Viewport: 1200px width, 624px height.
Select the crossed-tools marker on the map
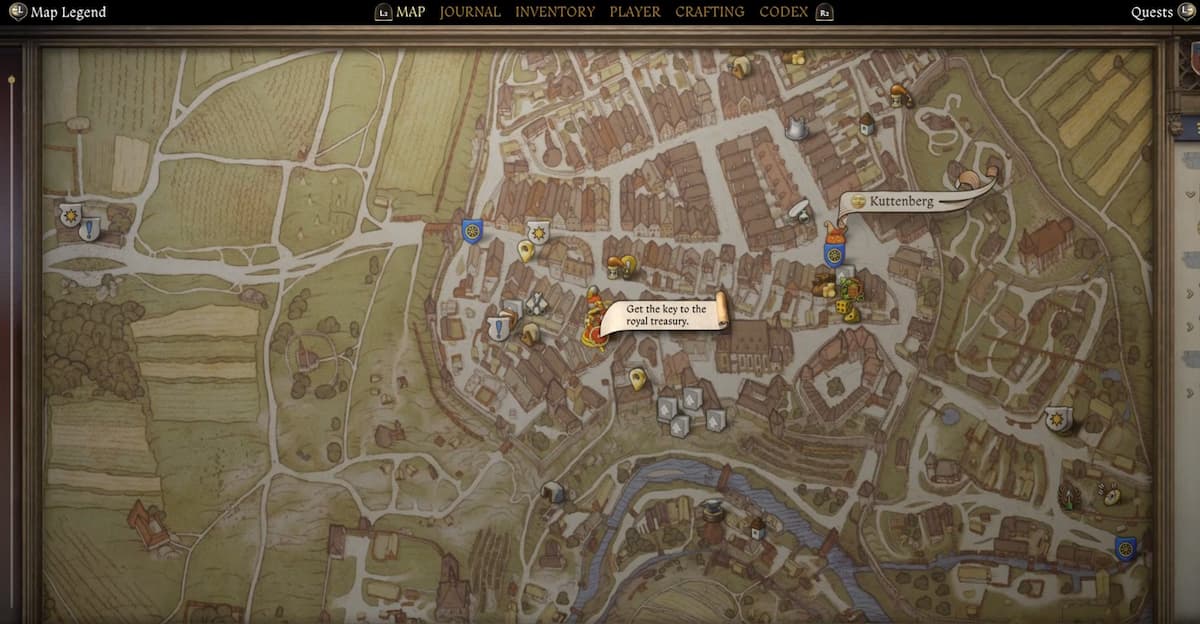click(537, 304)
